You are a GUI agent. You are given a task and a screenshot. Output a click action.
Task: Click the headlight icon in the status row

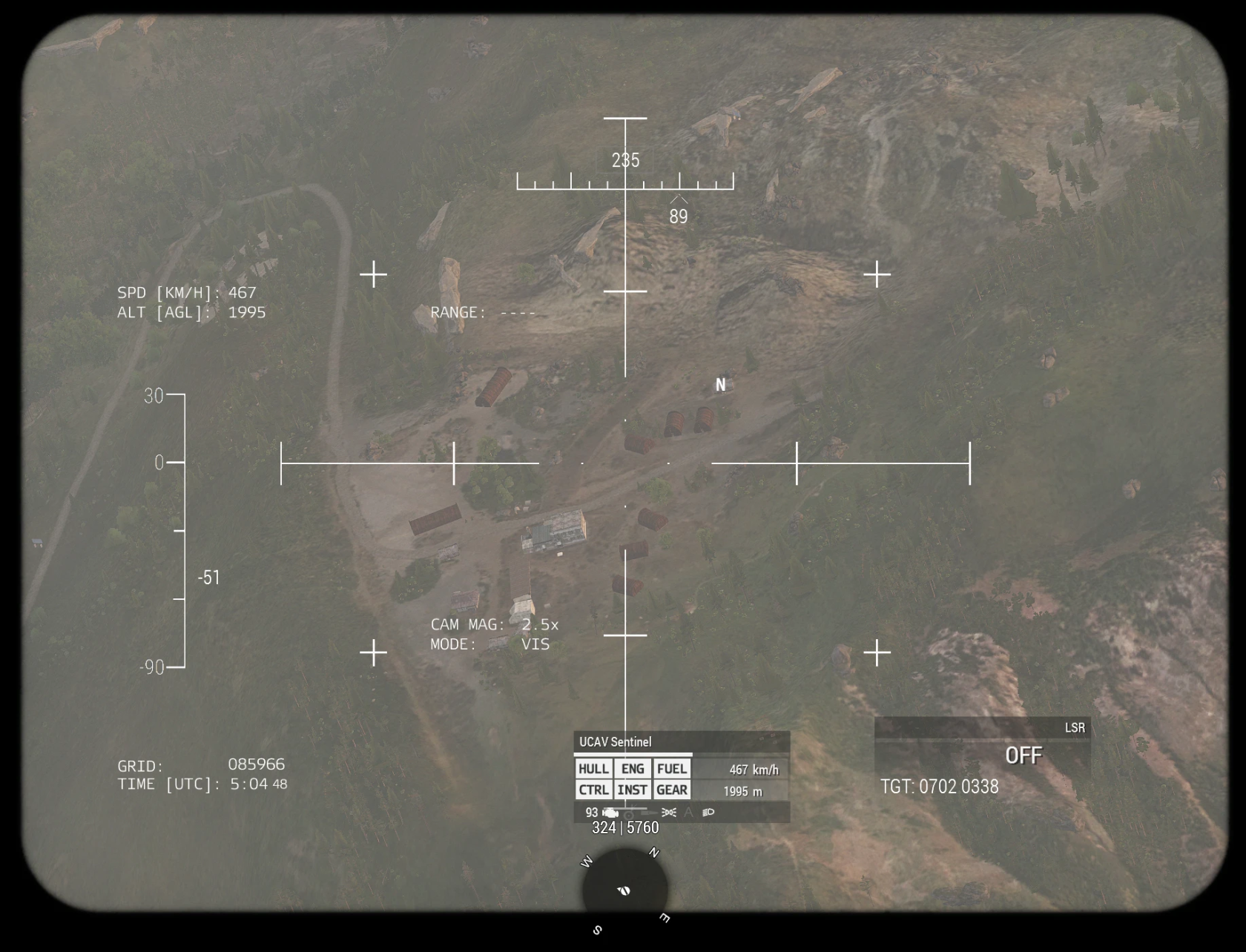coord(708,813)
